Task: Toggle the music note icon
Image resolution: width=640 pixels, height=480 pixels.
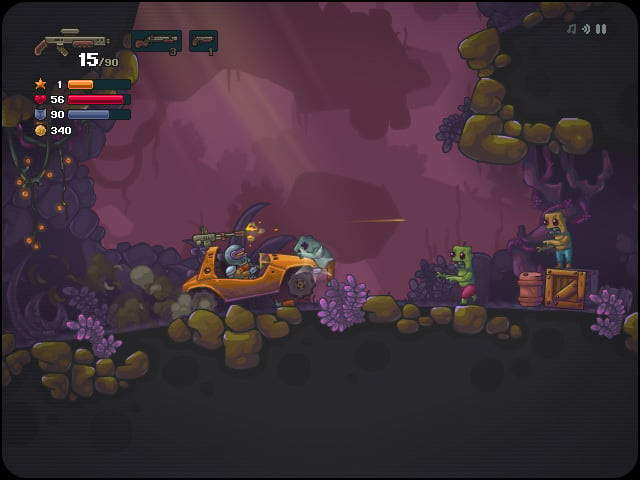Action: (571, 29)
